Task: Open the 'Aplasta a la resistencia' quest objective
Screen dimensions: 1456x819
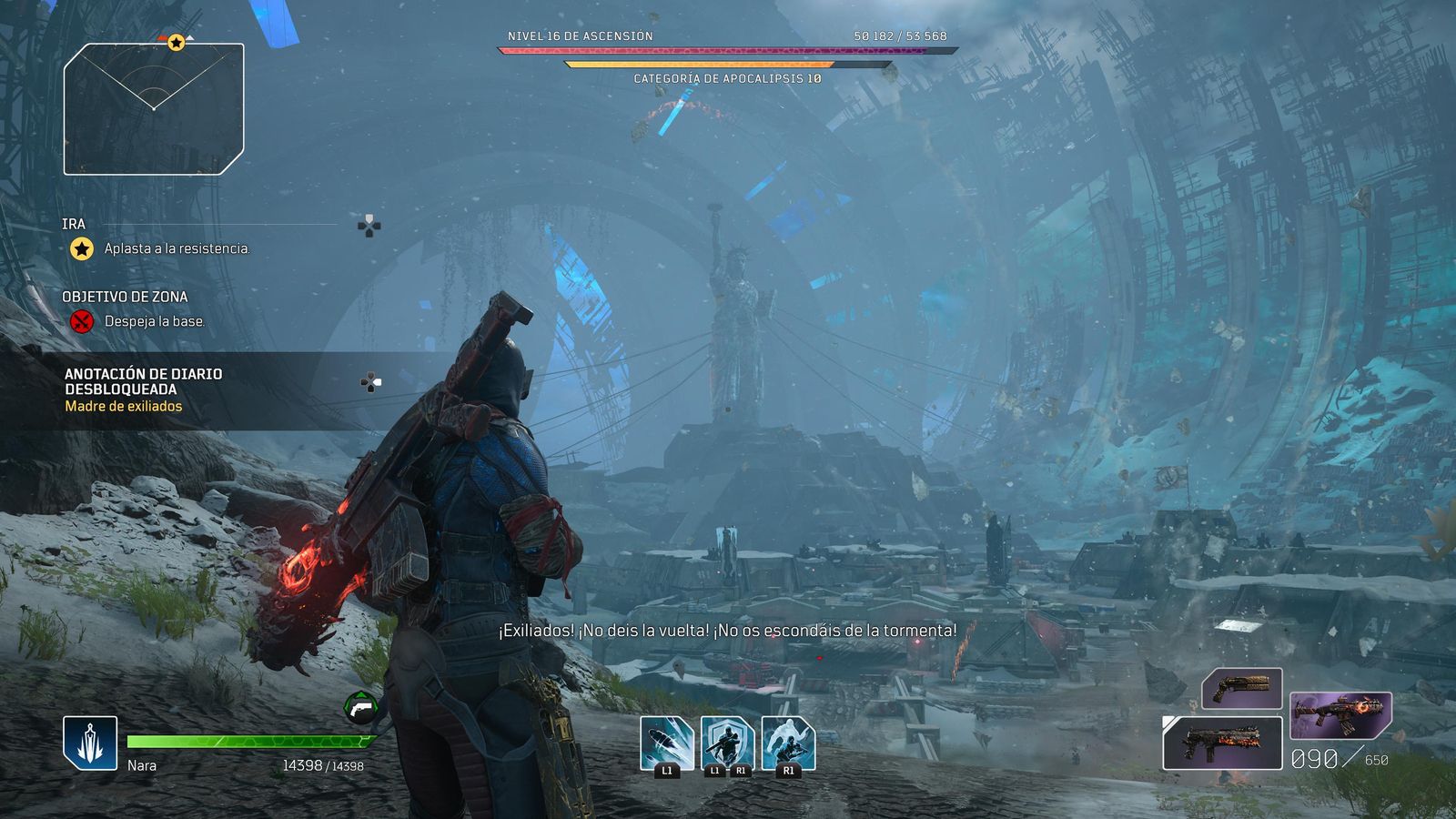Action: [177, 248]
